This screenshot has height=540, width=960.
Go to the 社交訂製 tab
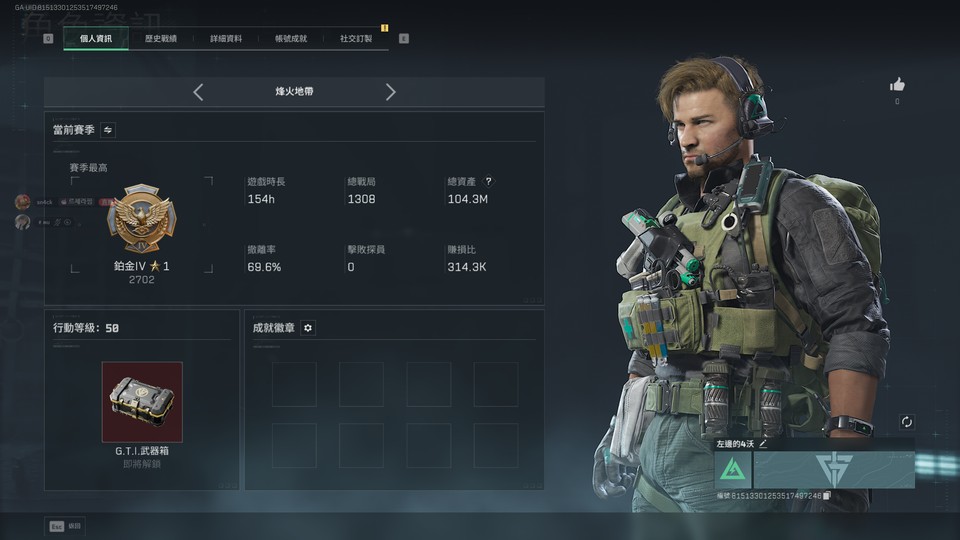click(356, 39)
